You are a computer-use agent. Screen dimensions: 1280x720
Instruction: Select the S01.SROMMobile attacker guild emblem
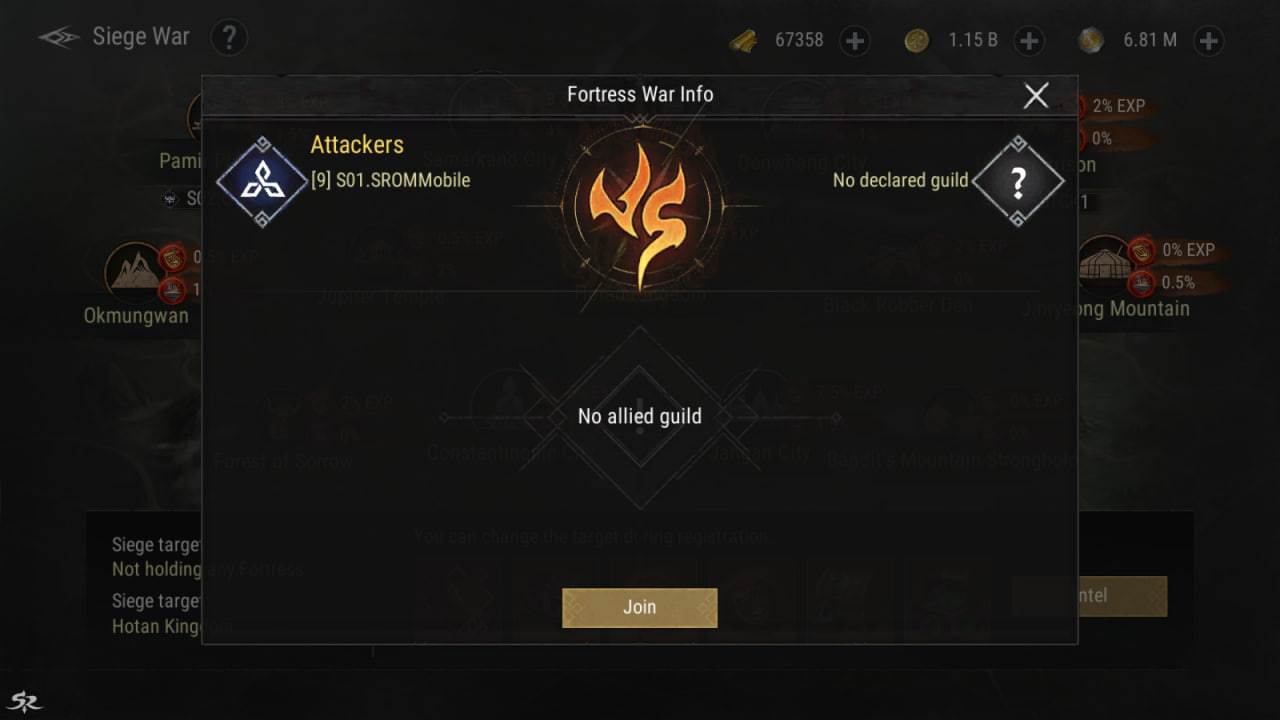[262, 182]
